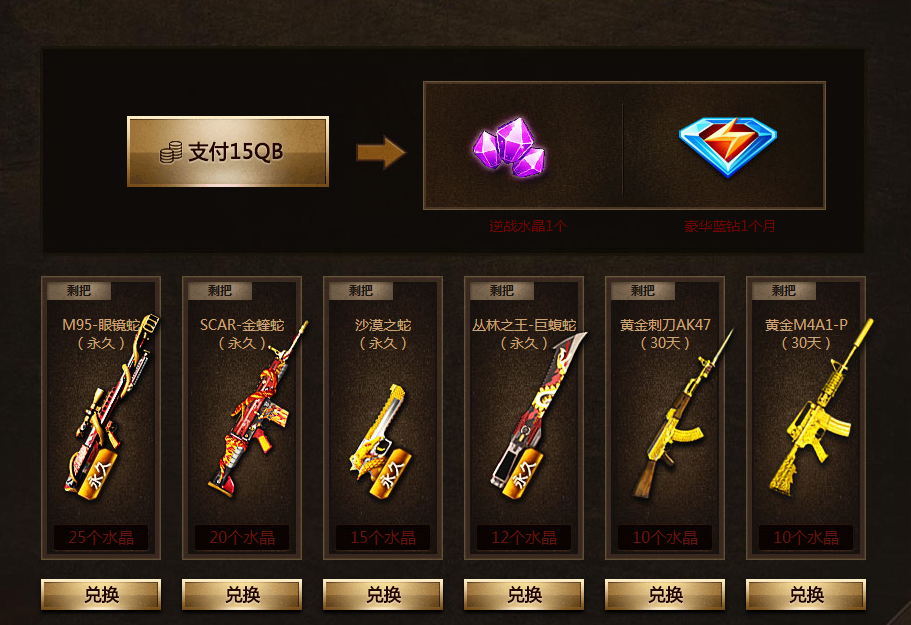Redeem M95-眼镜蛇 with the 兑换 button
The height and width of the screenshot is (625, 911).
[x=101, y=595]
